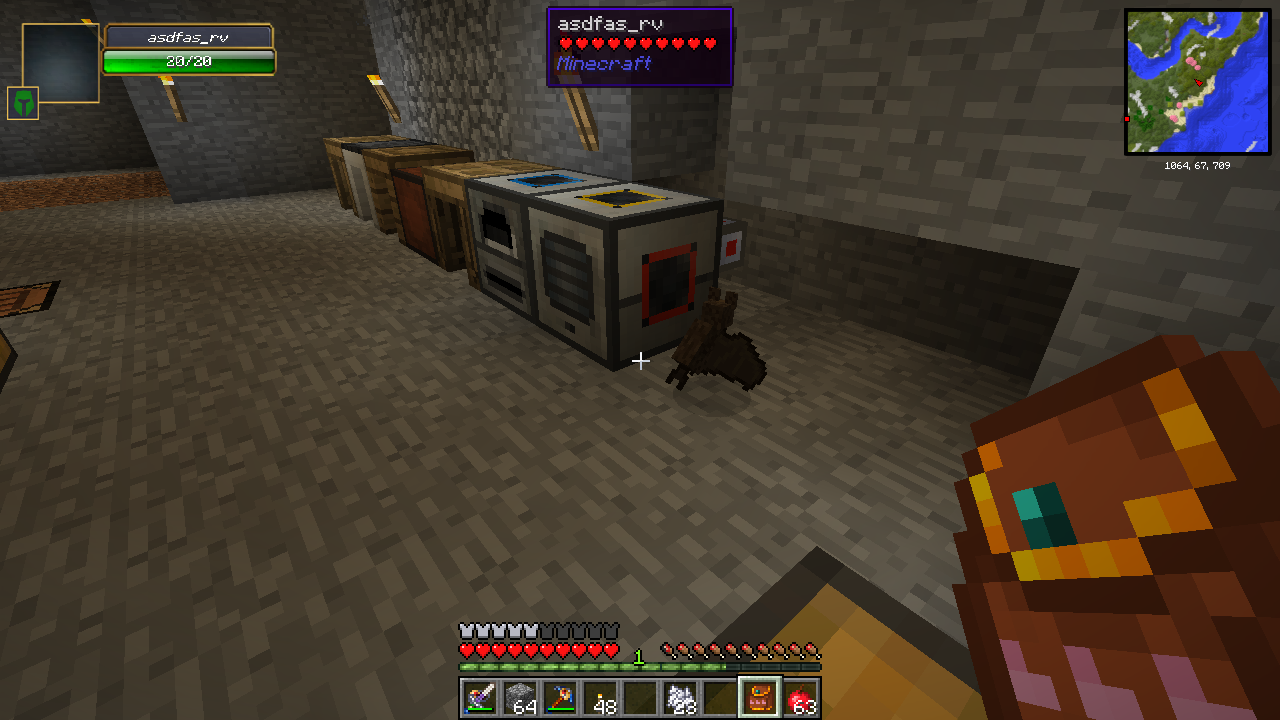The height and width of the screenshot is (720, 1280).
Task: Open the minimap in the corner
Action: point(1197,82)
